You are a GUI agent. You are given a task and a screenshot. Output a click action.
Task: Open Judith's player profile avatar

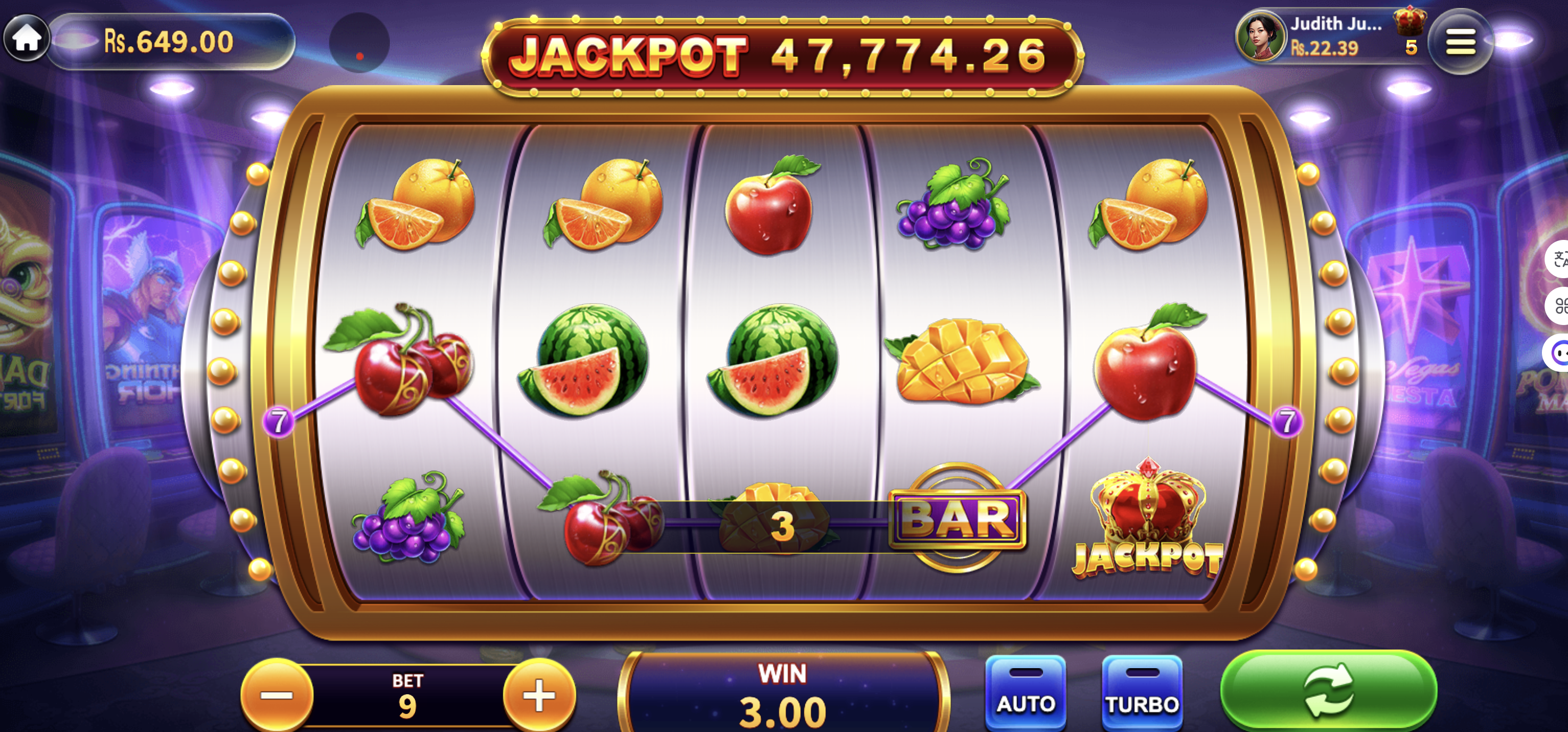coord(1260,37)
